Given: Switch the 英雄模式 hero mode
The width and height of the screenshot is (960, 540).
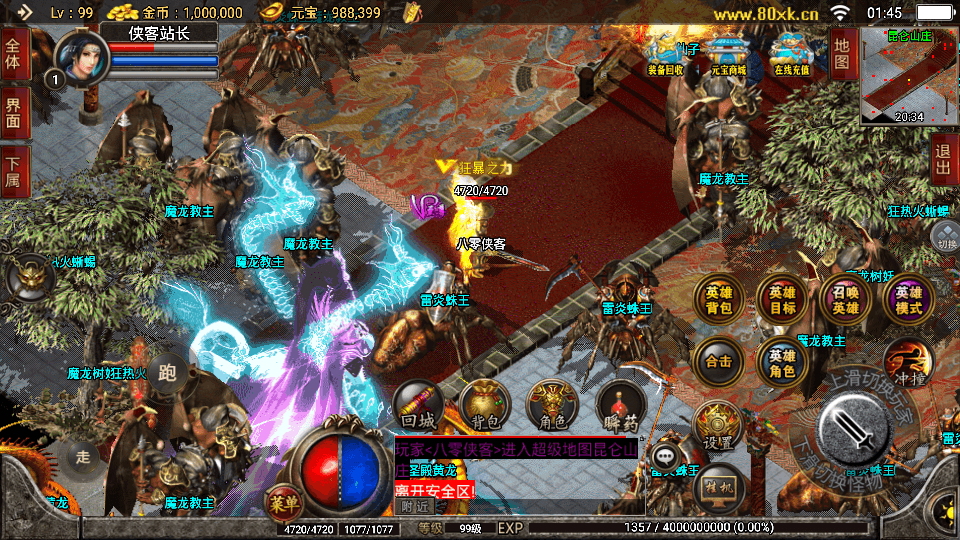Looking at the screenshot, I should 908,300.
